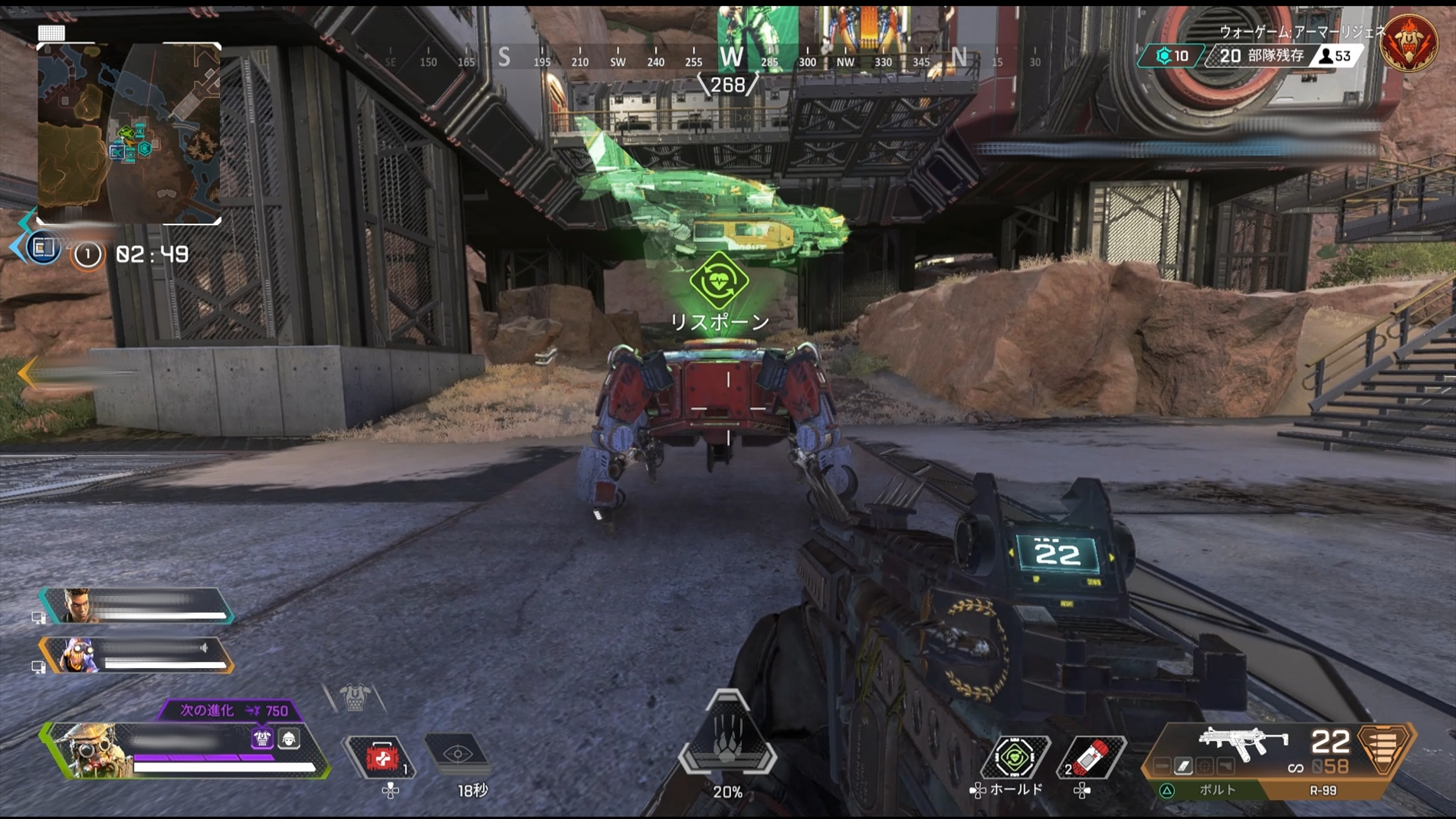Click the ring timer icon beside 02:49
Screen dimensions: 1456x819
click(87, 251)
